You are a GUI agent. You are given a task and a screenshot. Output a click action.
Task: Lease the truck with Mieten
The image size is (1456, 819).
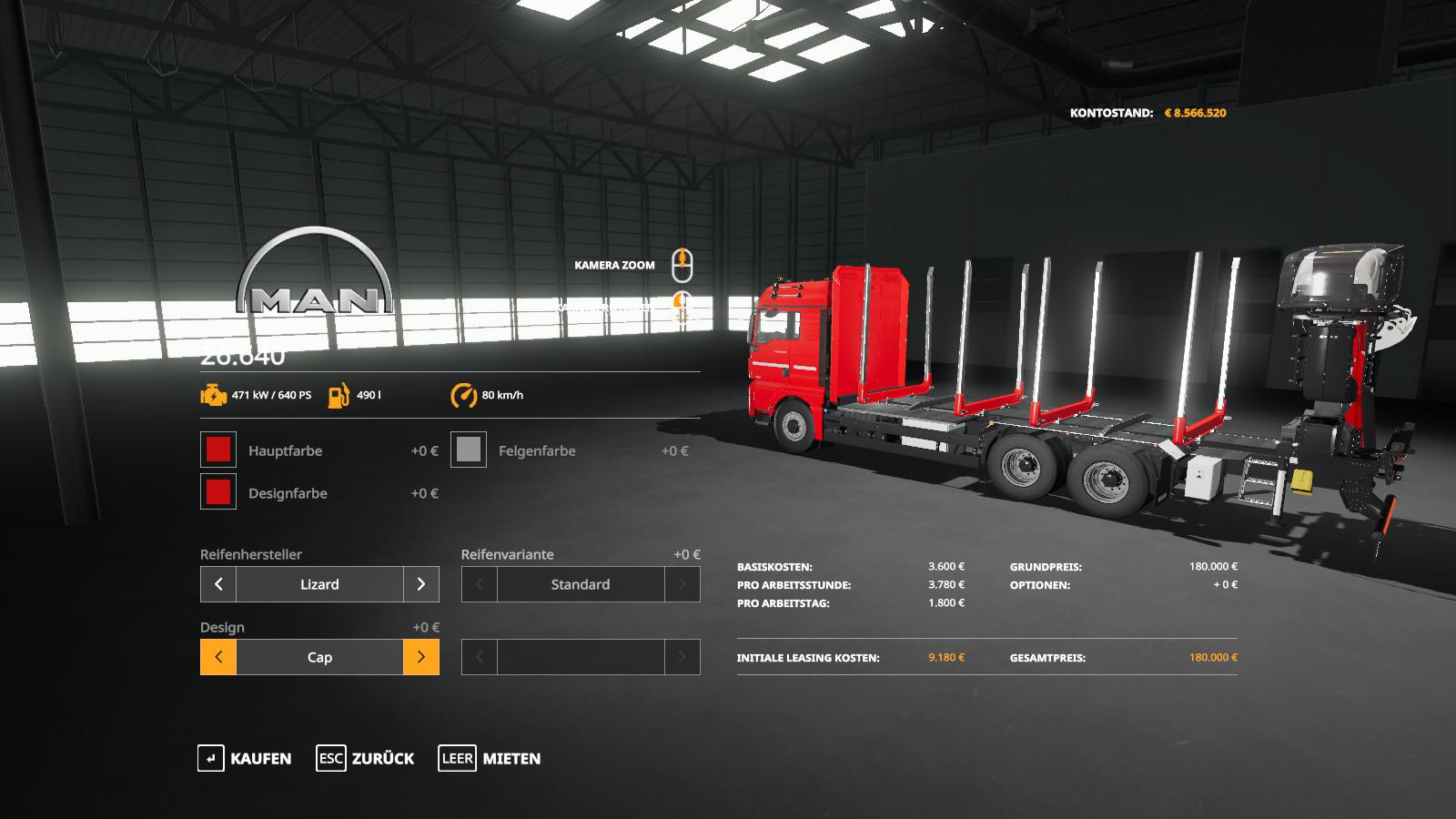coord(490,758)
